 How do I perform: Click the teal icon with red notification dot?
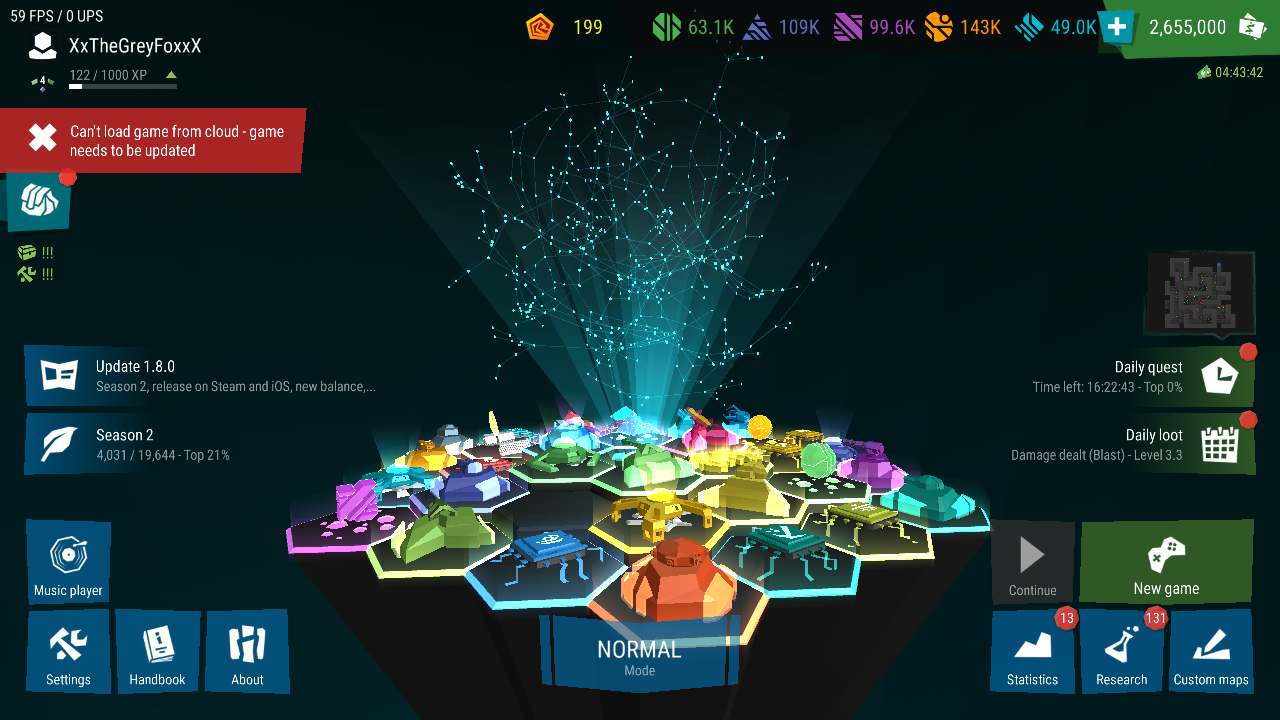[x=40, y=199]
